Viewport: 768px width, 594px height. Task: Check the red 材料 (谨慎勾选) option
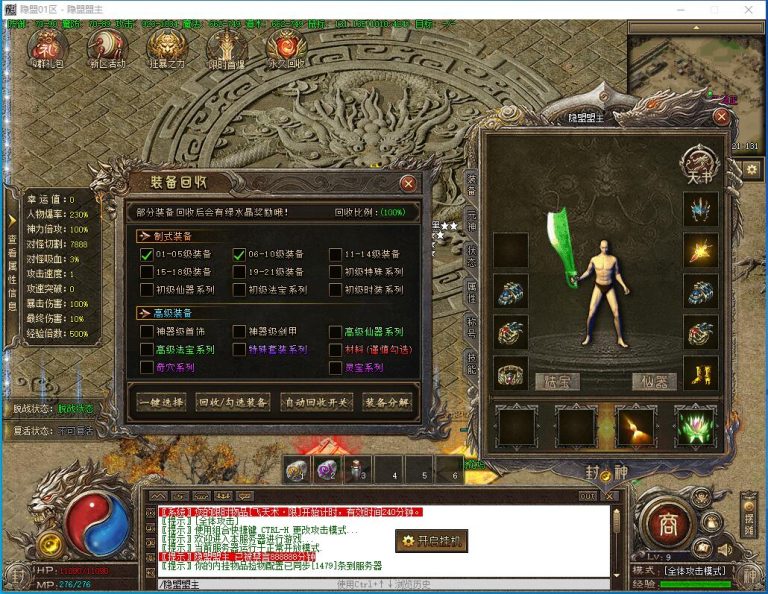(335, 350)
